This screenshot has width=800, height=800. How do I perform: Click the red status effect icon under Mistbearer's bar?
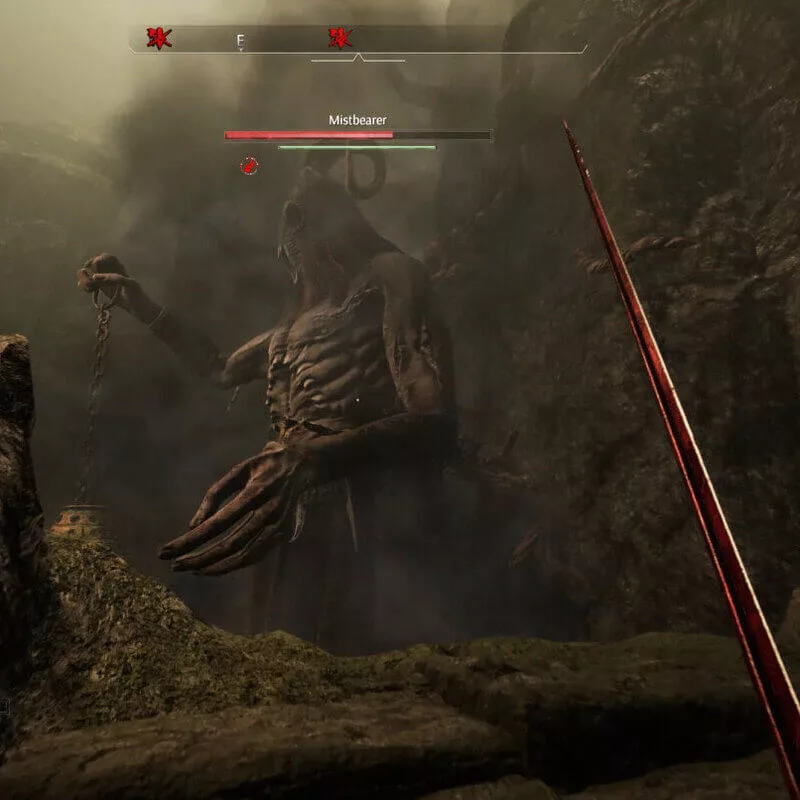click(x=249, y=165)
